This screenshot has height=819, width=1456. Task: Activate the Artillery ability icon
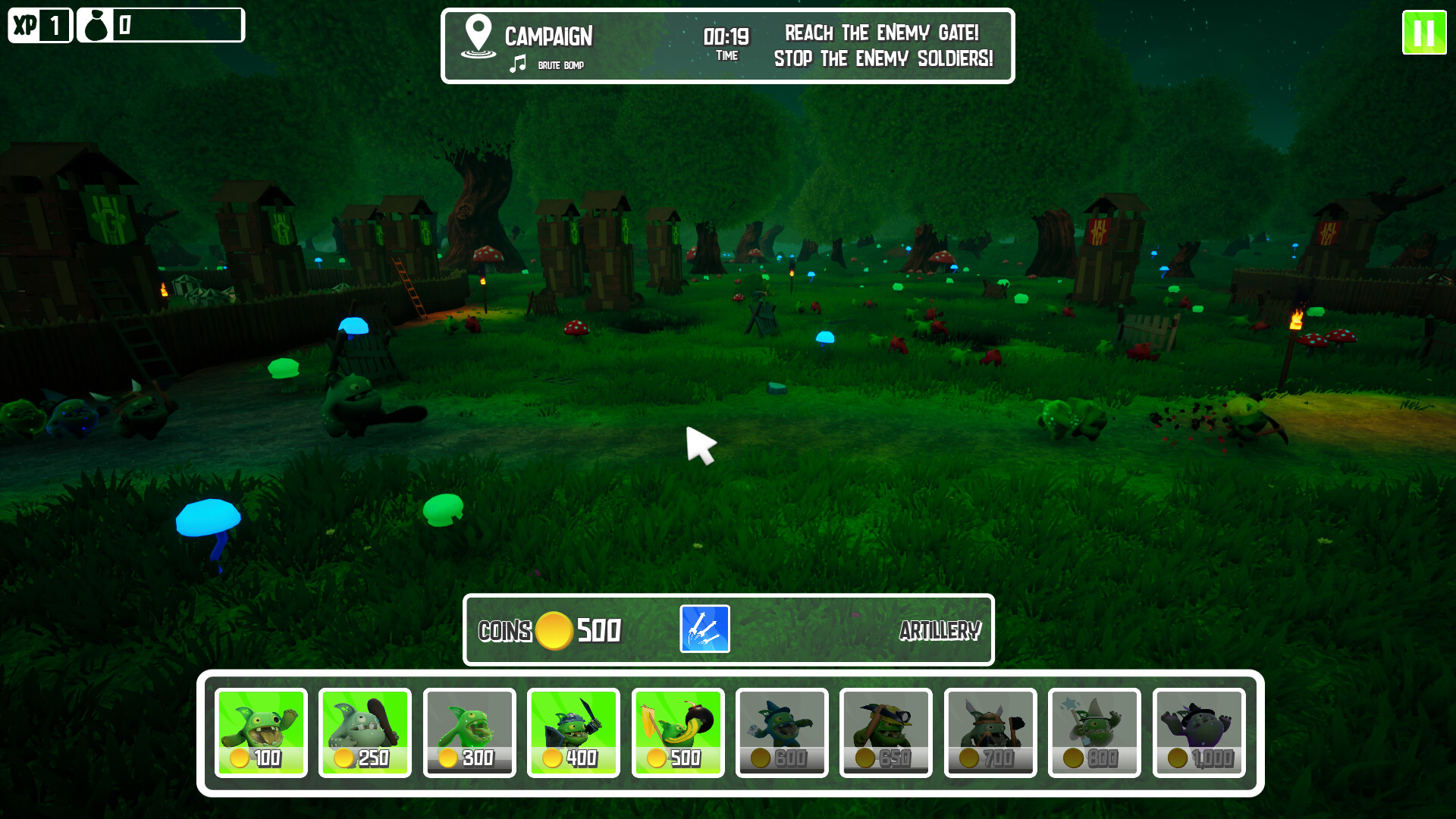[704, 629]
